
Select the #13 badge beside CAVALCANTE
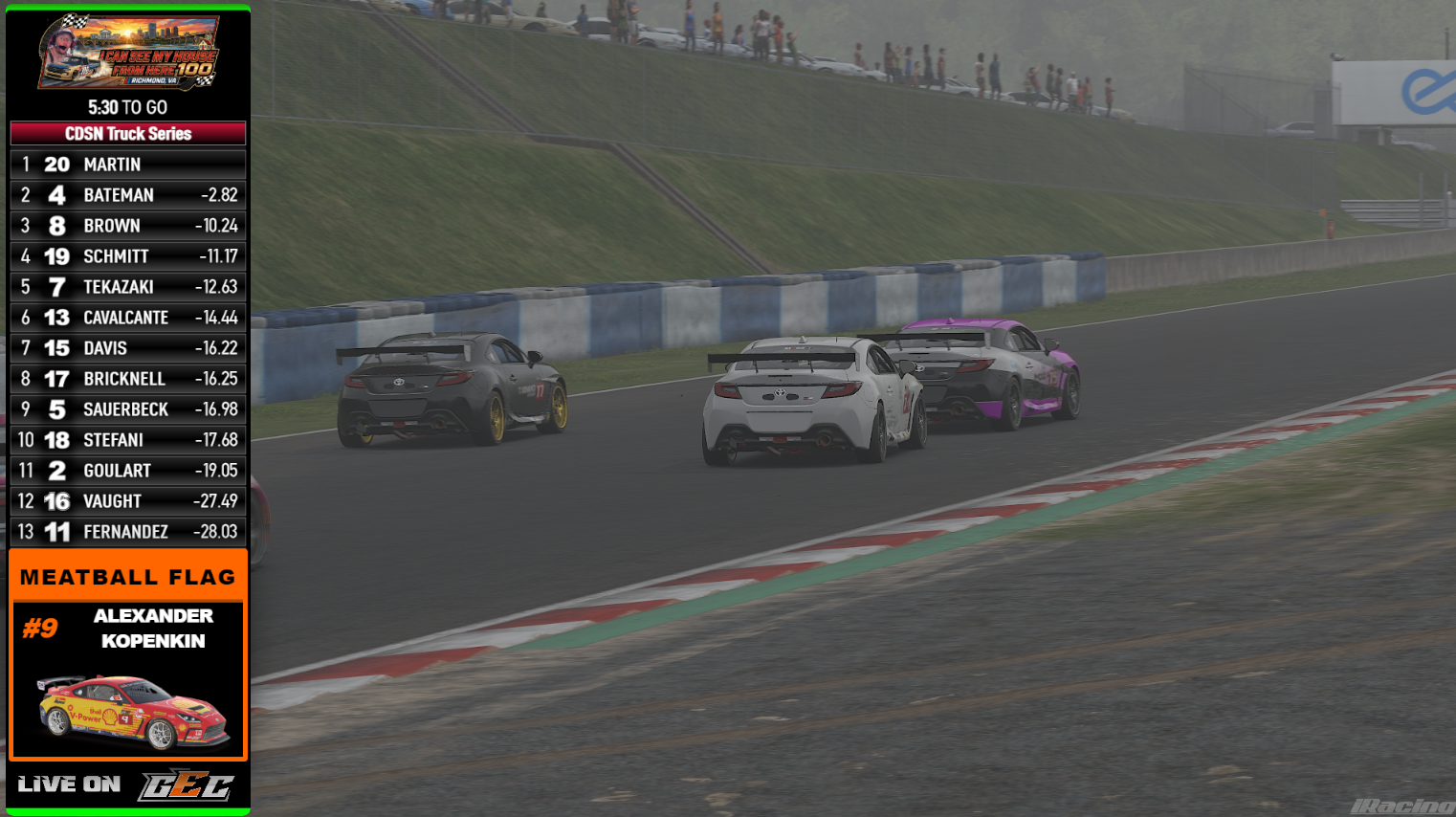[56, 317]
